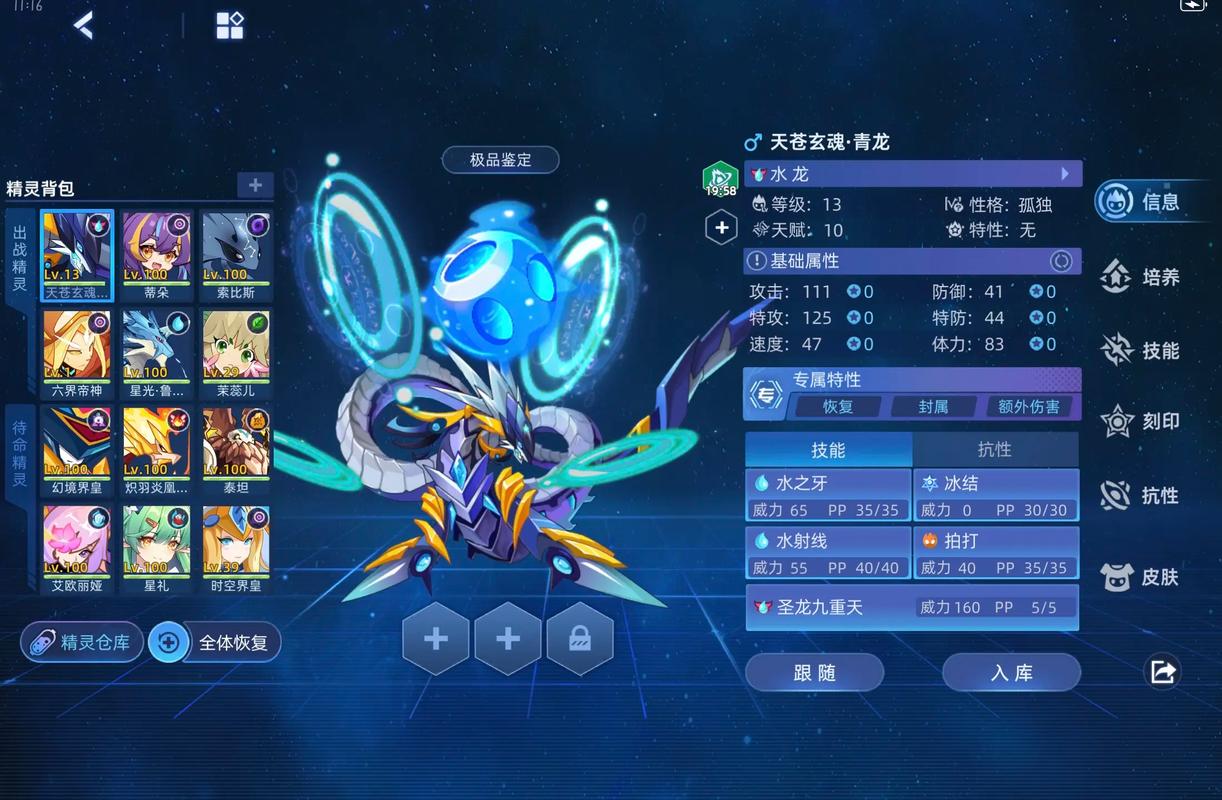Viewport: 1222px width, 800px height.
Task: Select 蒂朵 in the spirit backpack
Action: [x=157, y=254]
